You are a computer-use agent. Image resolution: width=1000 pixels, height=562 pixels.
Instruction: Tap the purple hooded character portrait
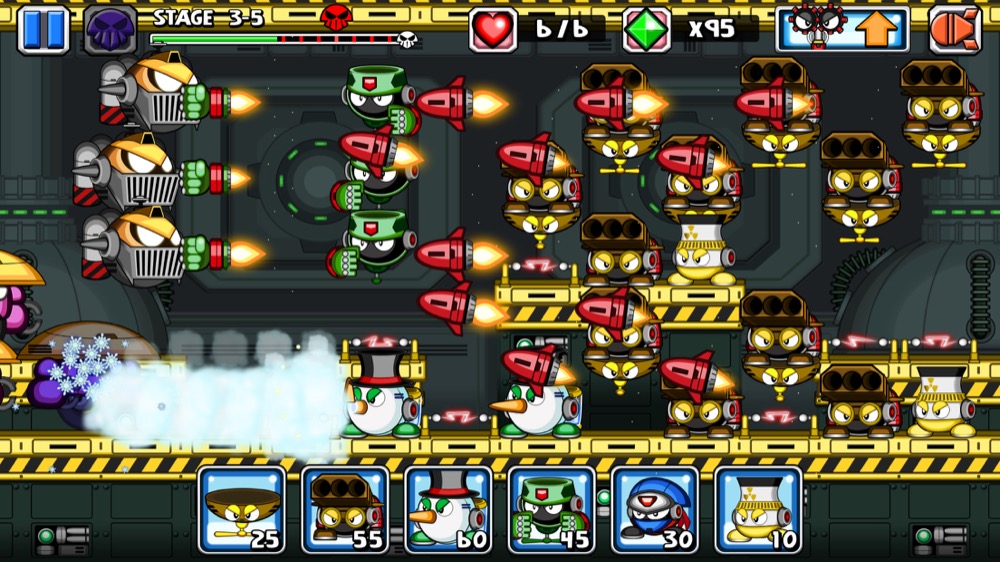pyautogui.click(x=110, y=29)
